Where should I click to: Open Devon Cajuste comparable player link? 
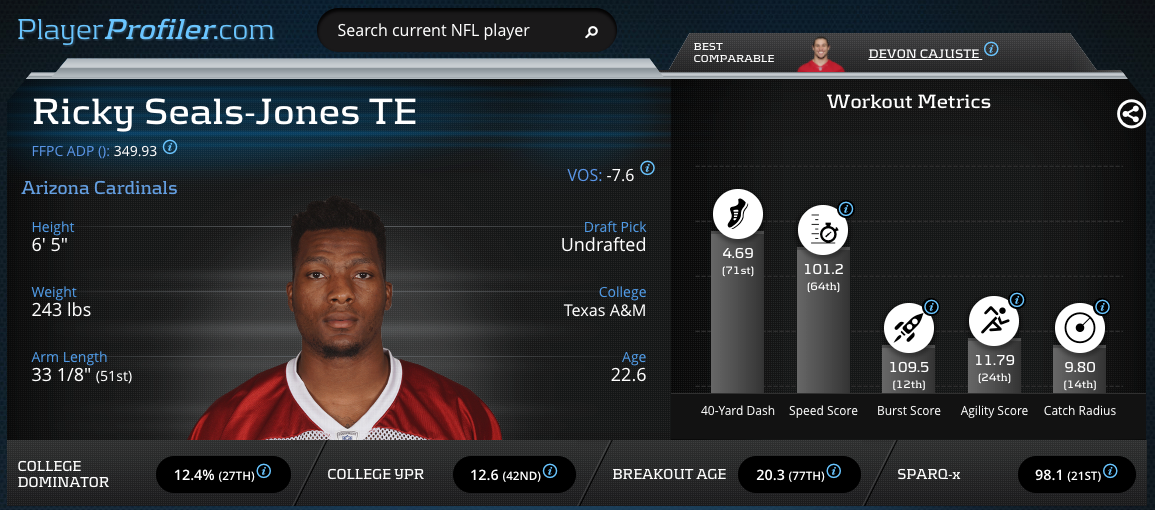pyautogui.click(x=924, y=51)
